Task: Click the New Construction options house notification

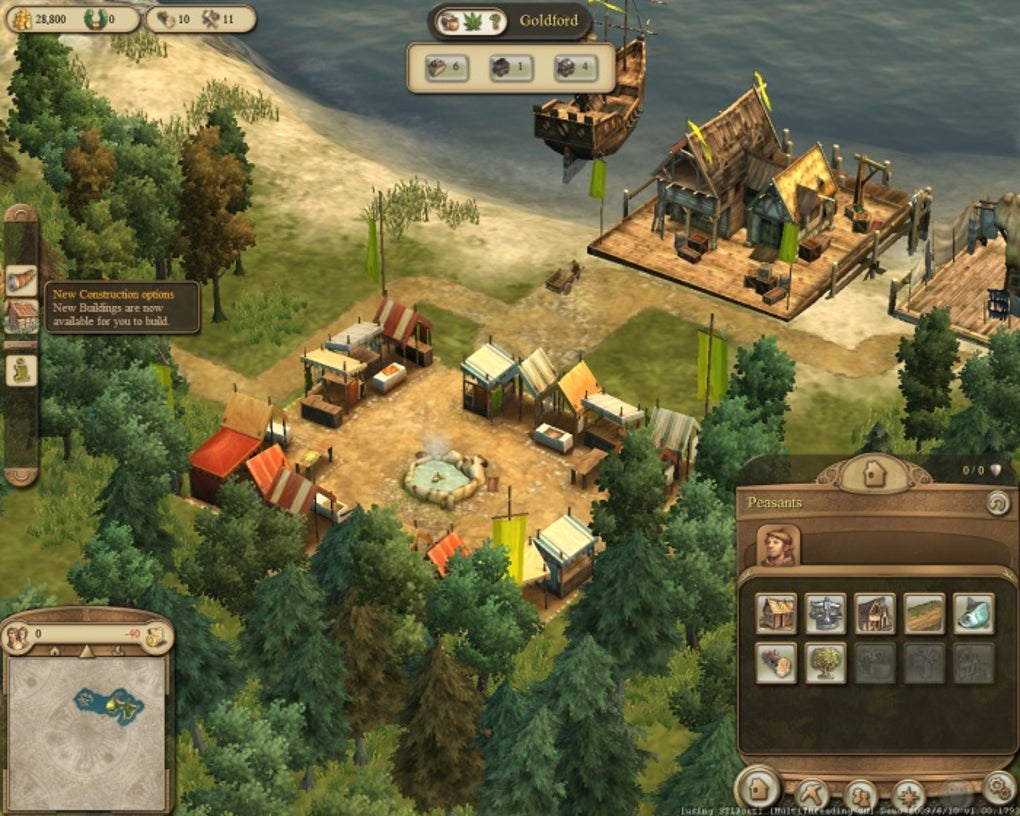Action: (x=21, y=316)
